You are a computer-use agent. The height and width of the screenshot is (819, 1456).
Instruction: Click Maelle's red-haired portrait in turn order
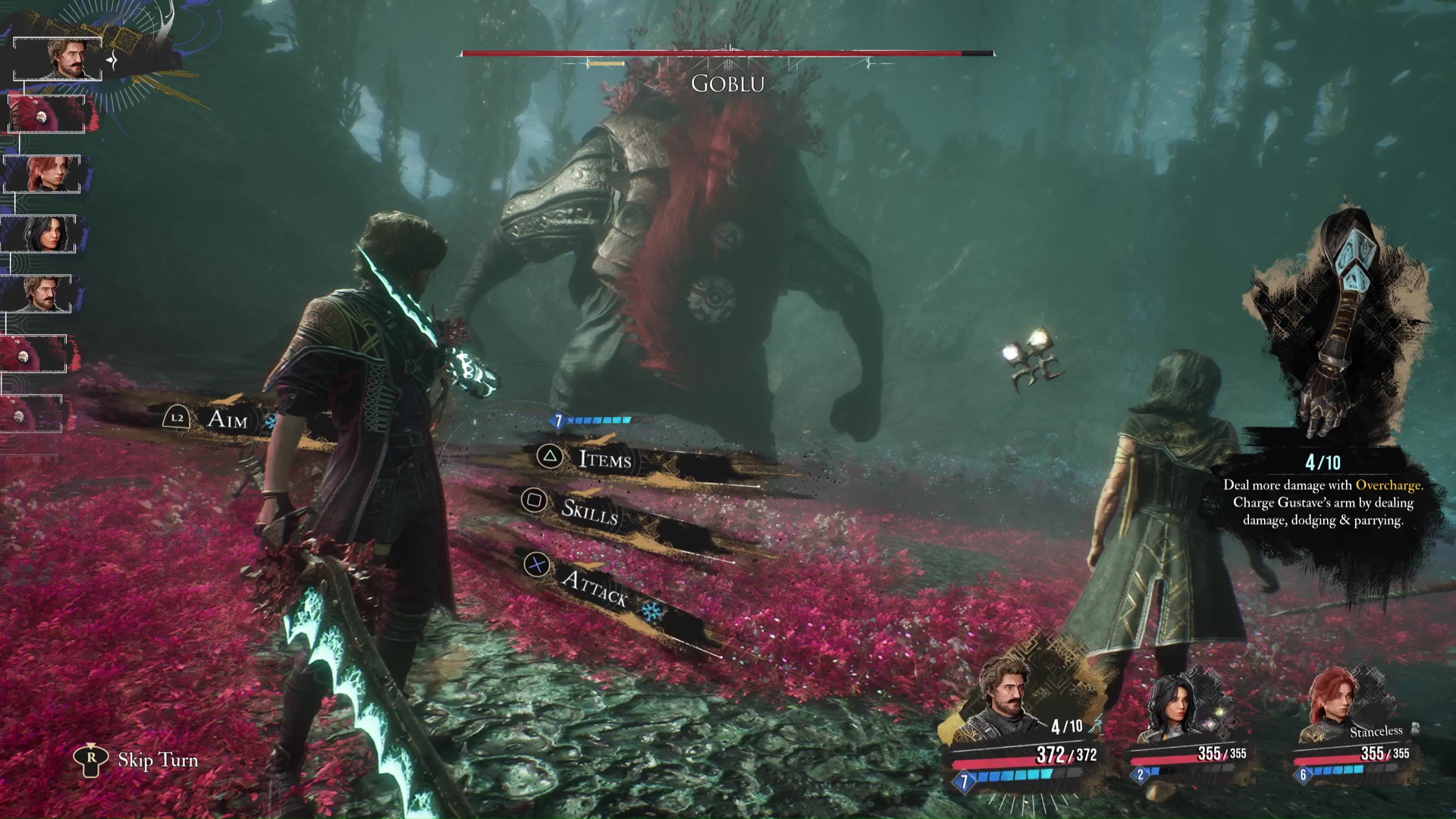(45, 174)
